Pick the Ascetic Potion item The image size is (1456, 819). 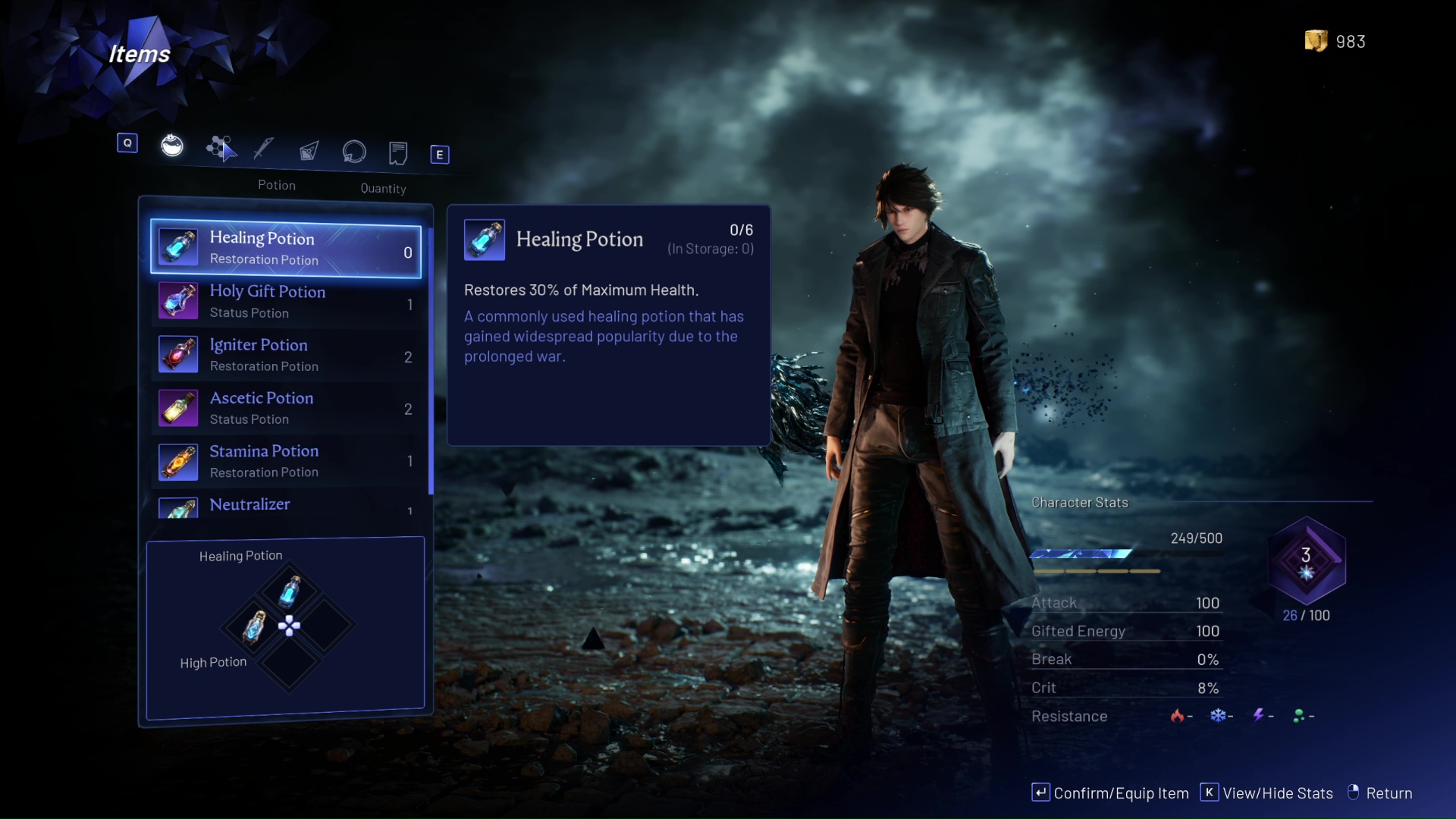(286, 408)
